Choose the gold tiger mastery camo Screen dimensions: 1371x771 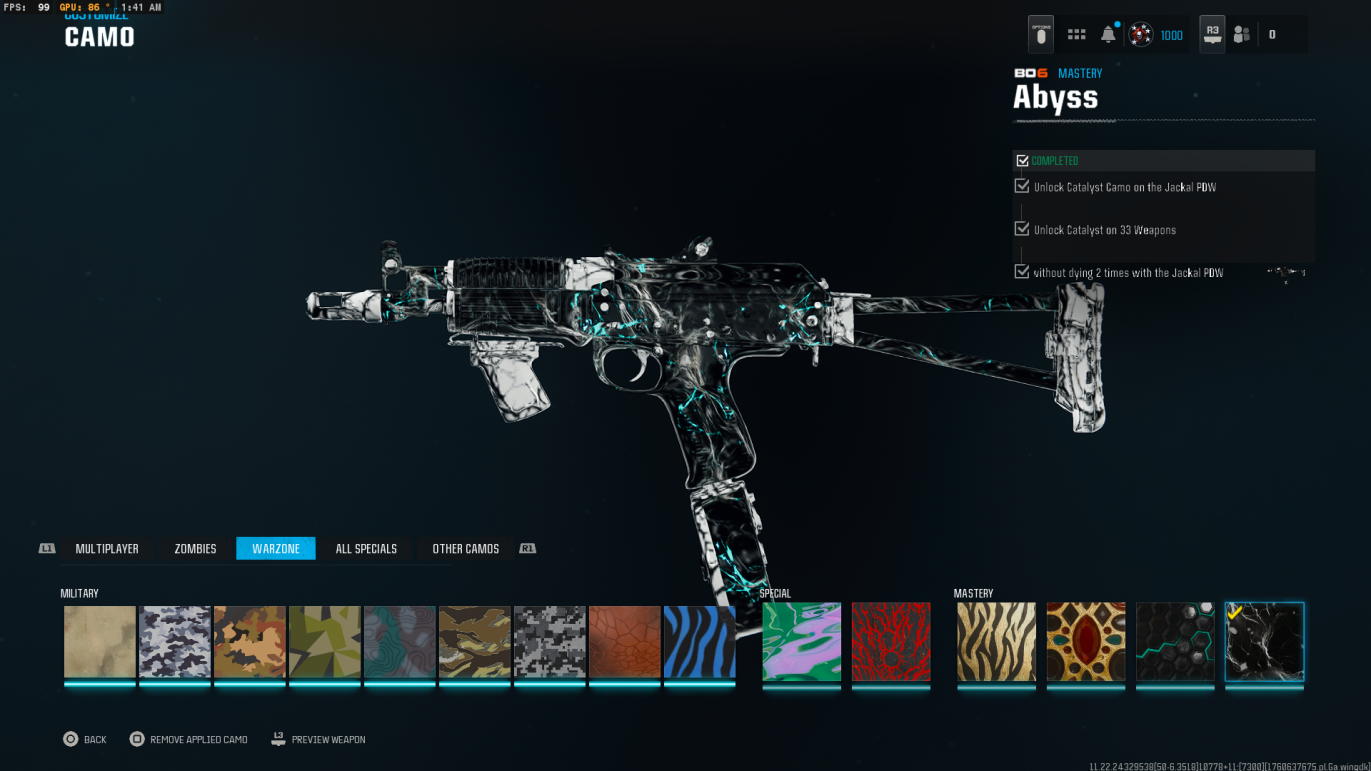(x=996, y=641)
